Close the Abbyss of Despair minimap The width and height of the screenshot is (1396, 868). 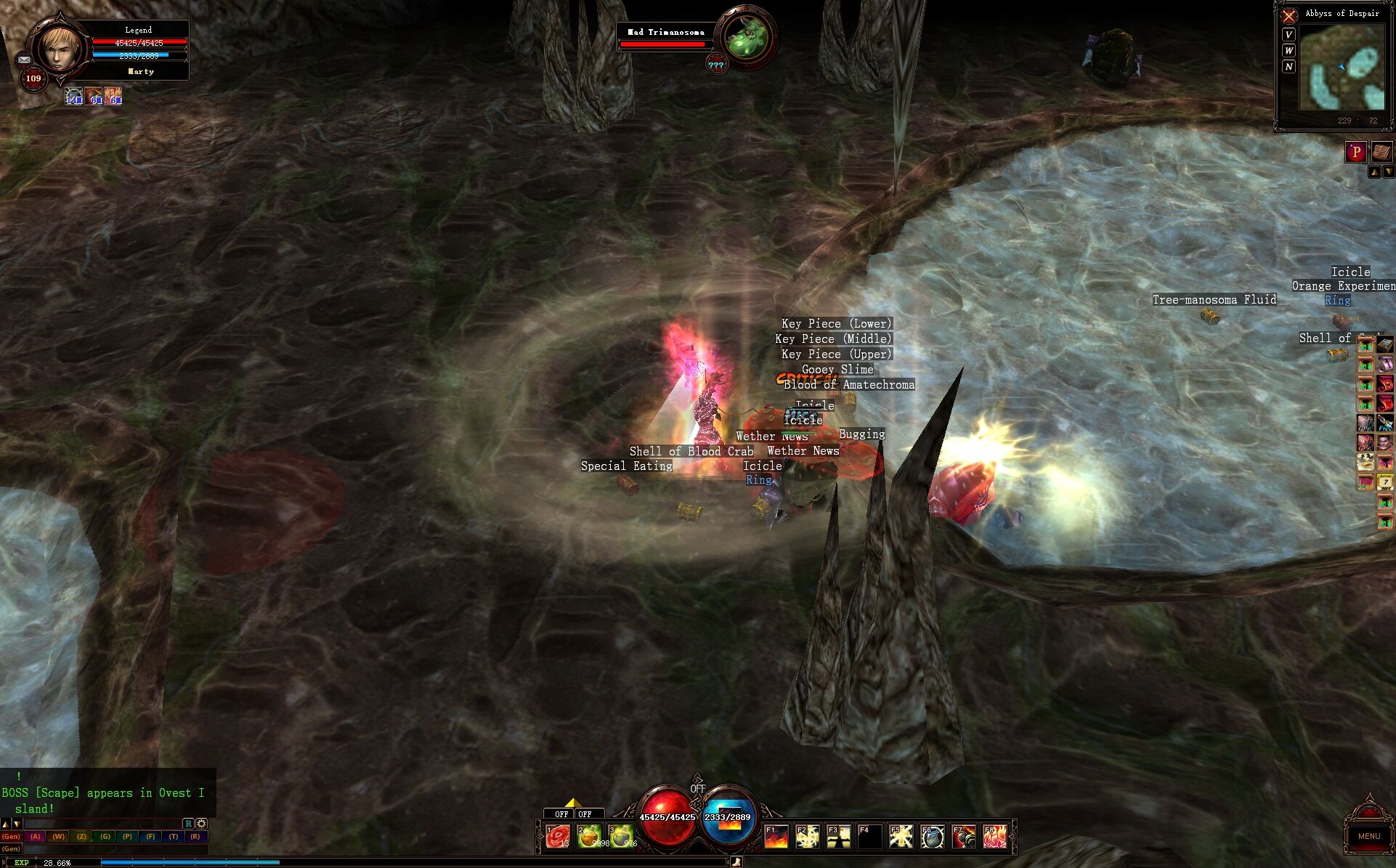coord(1289,15)
